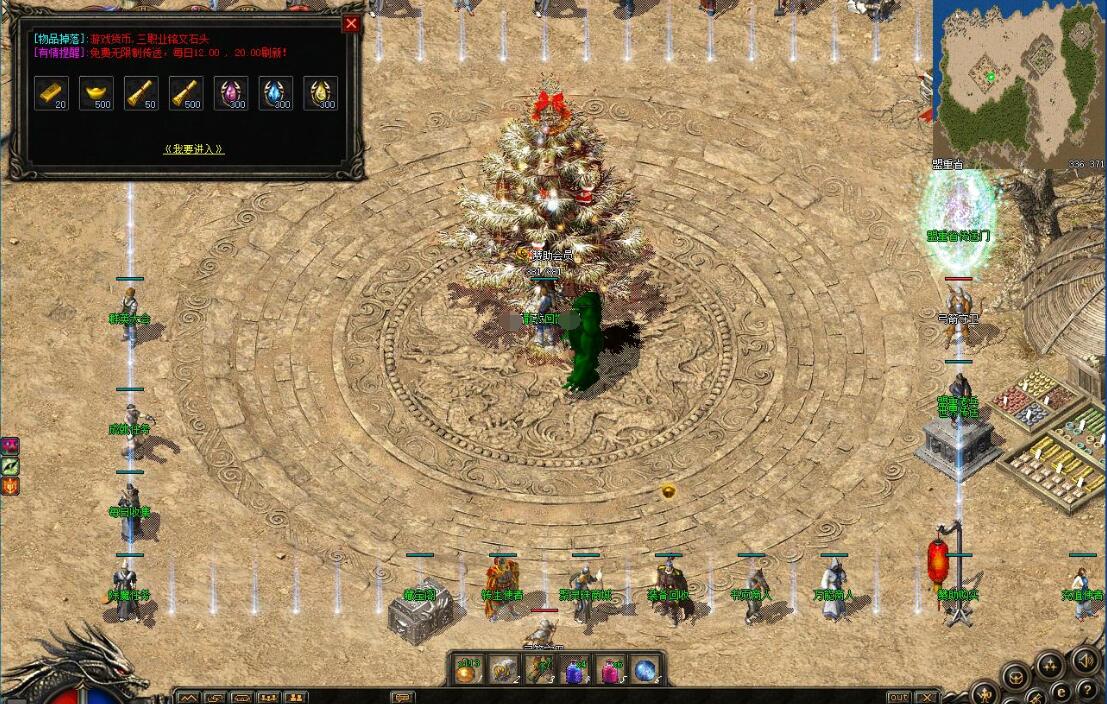Use the pink potion hotbar item

610,671
